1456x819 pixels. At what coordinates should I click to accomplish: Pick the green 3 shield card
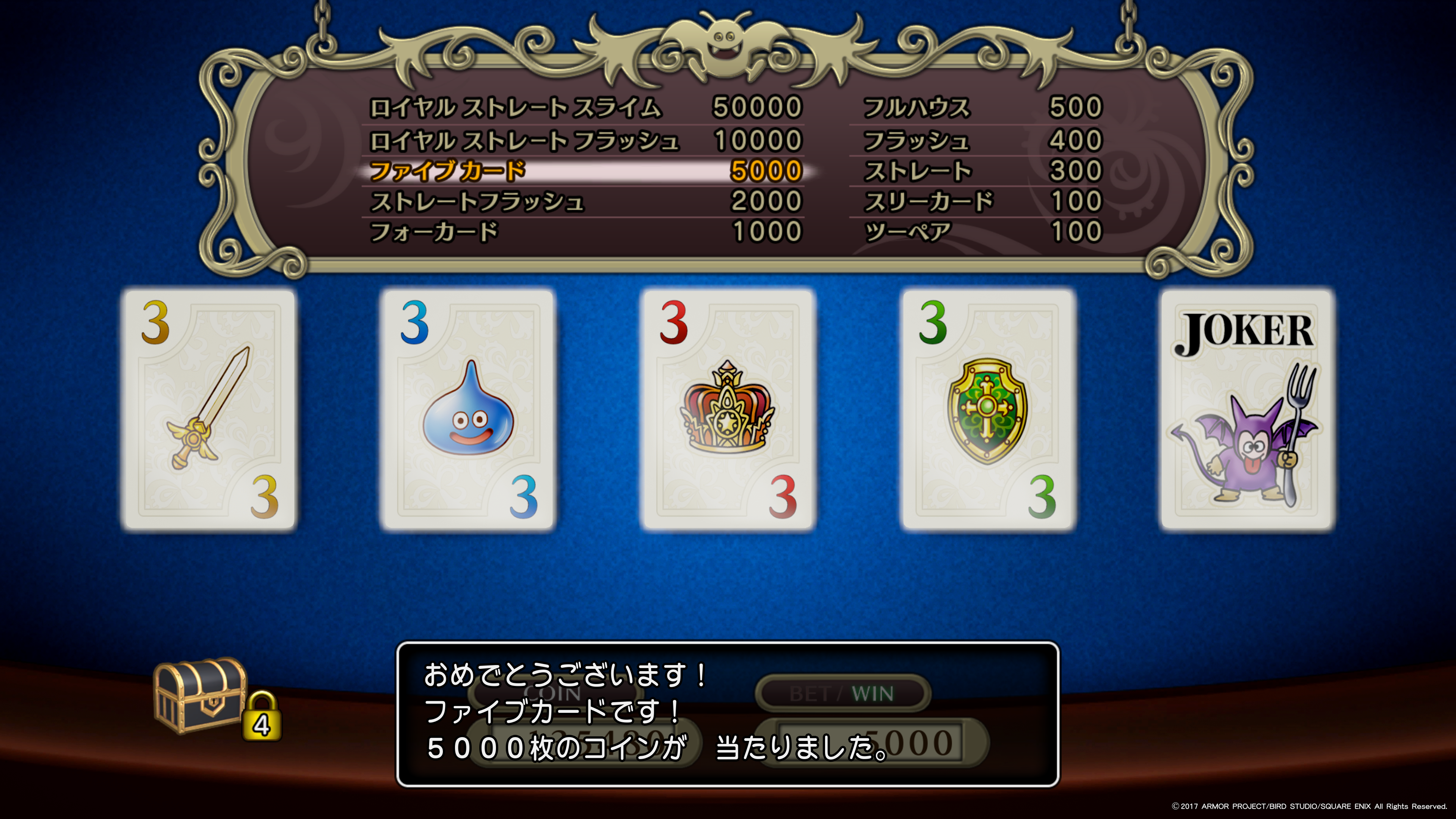coord(987,410)
